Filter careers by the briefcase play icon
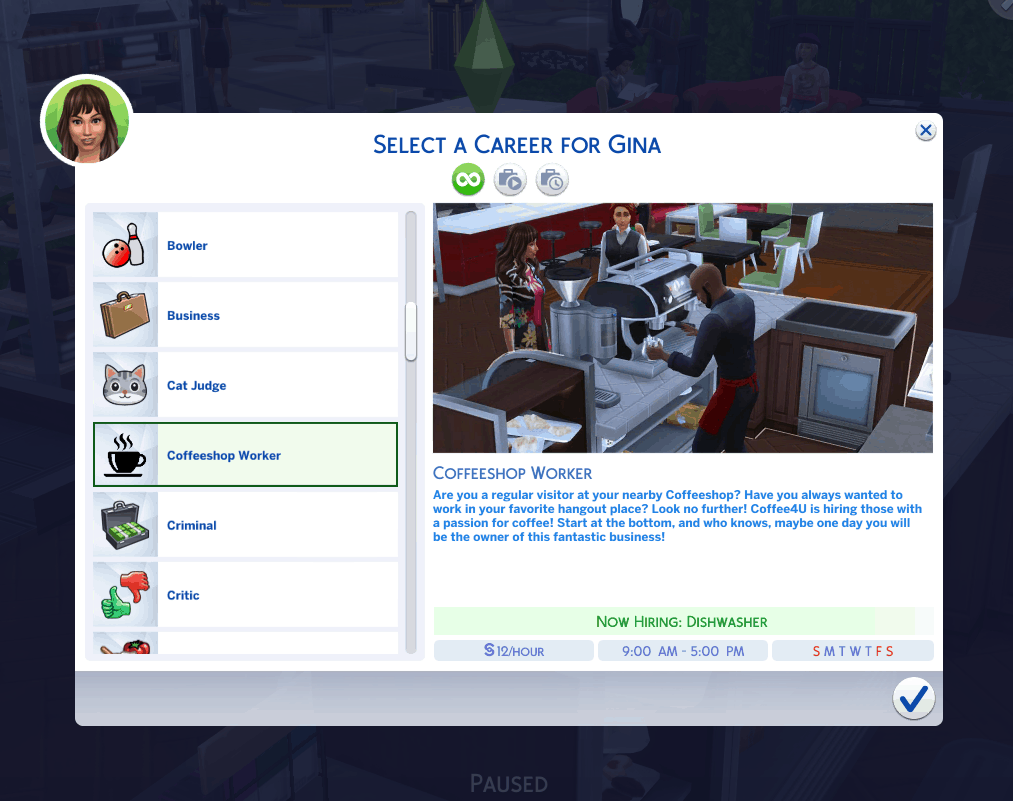The height and width of the screenshot is (801, 1013). point(510,180)
